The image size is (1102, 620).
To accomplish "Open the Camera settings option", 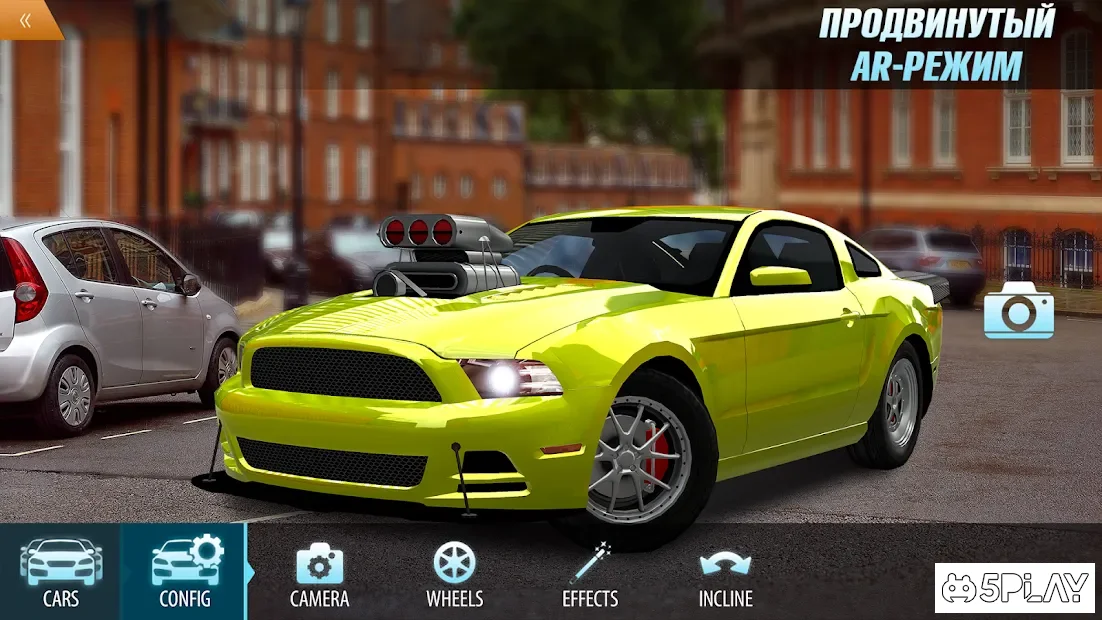I will pos(319,574).
